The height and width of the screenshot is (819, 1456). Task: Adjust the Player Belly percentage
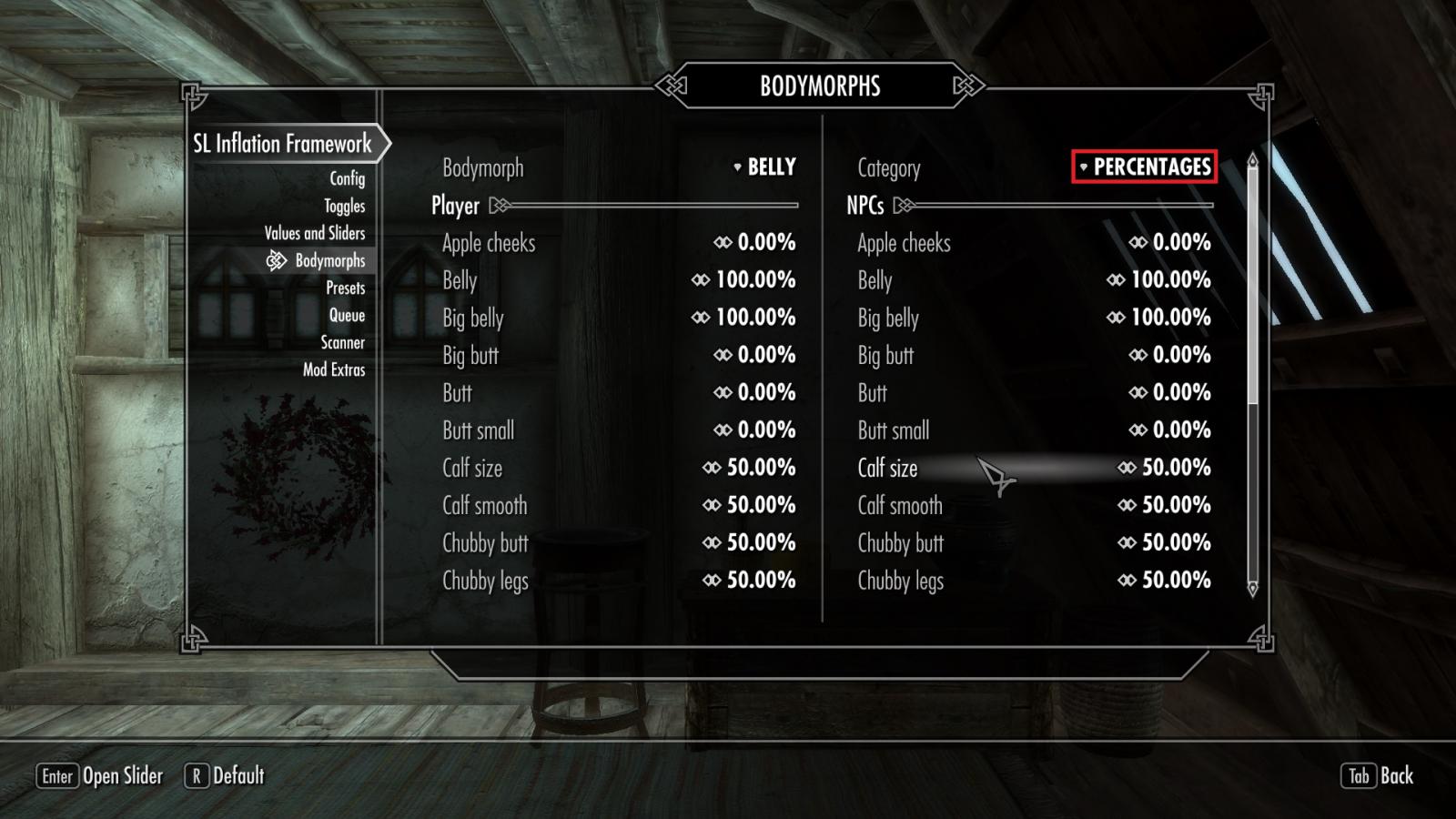(x=743, y=280)
